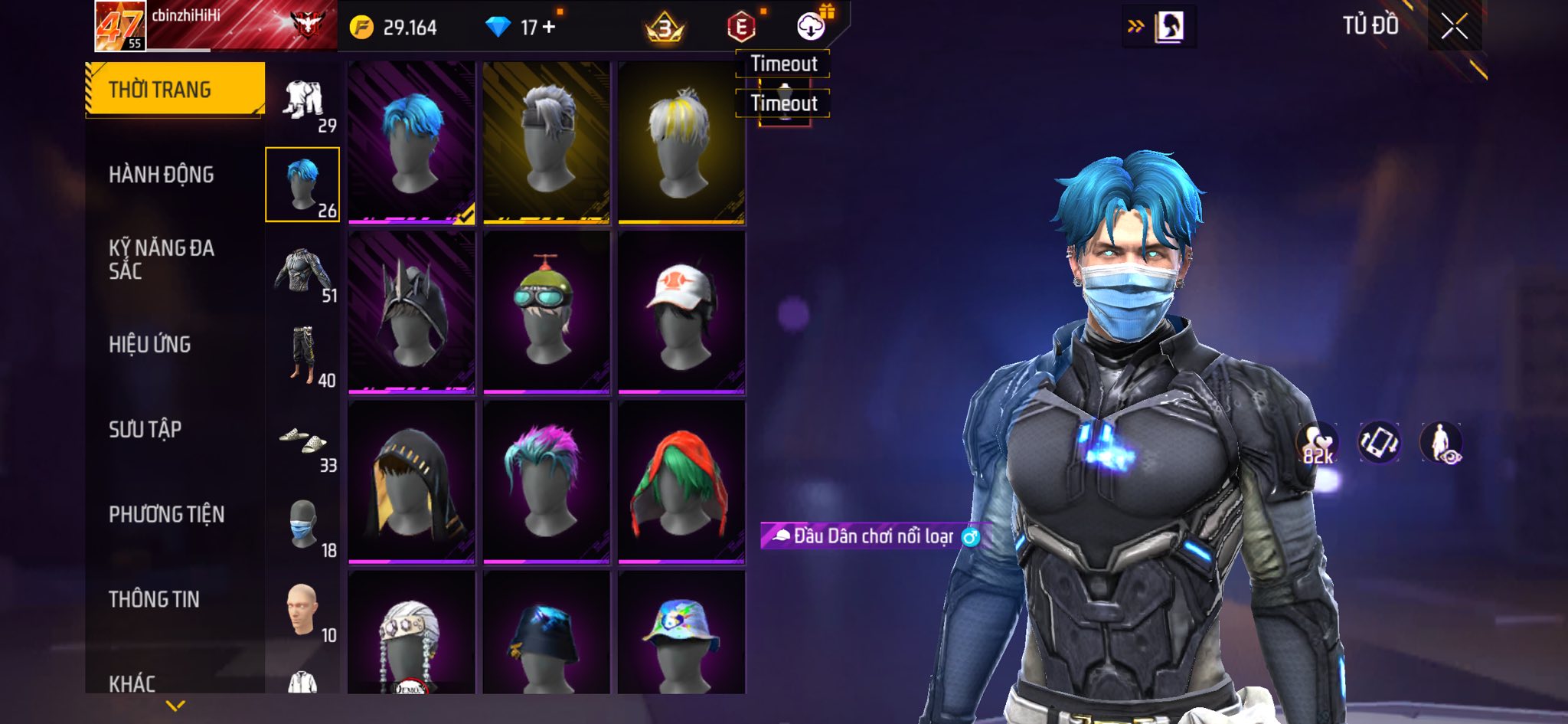Open the face mask subcategory

click(x=304, y=526)
